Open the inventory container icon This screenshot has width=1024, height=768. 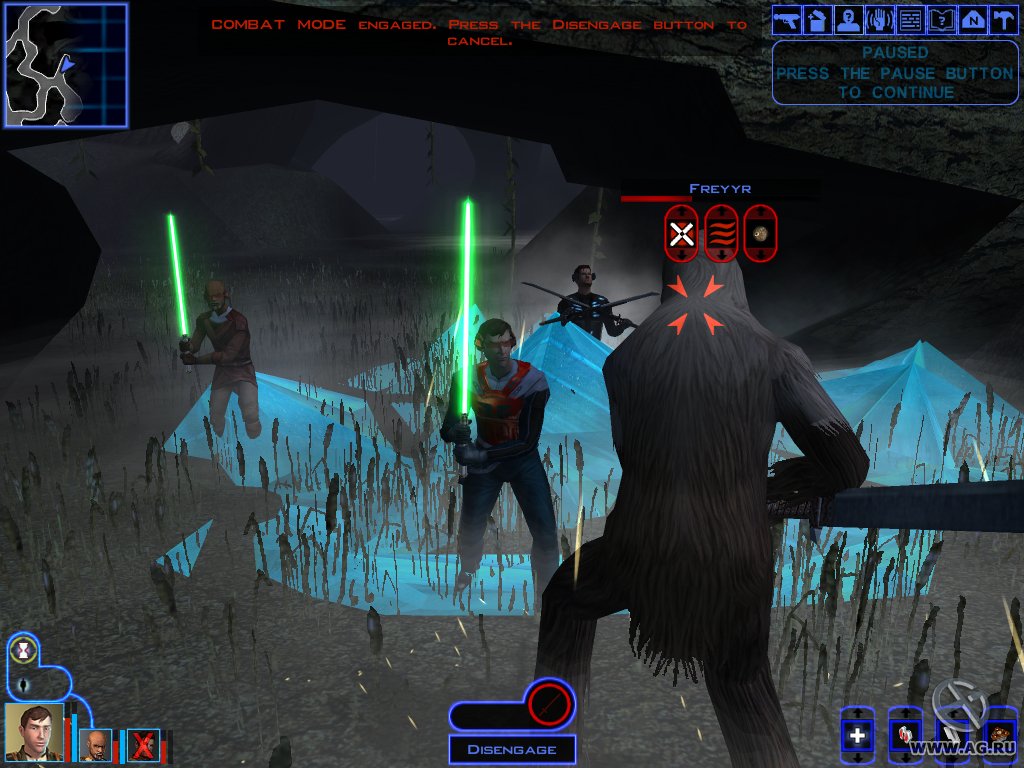(816, 20)
